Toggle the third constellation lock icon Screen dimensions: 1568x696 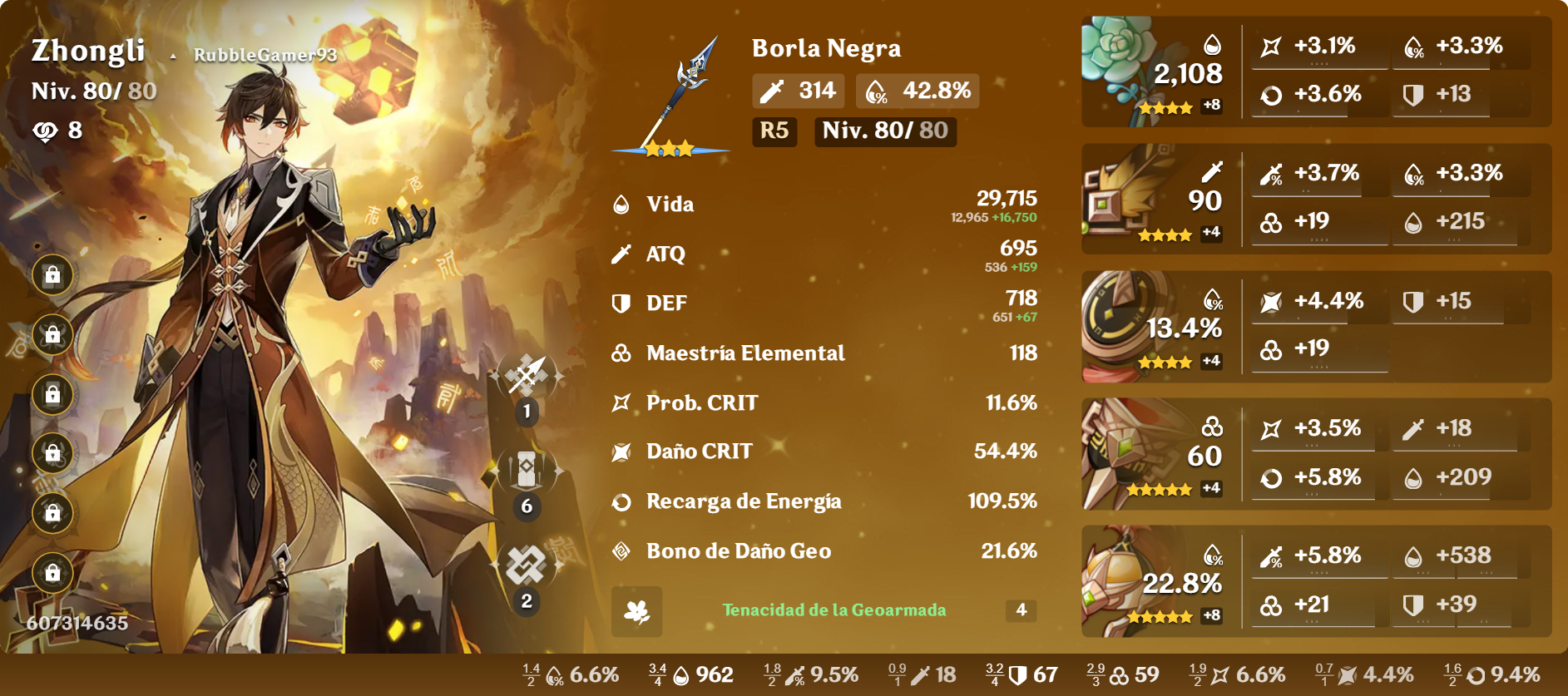[52, 395]
